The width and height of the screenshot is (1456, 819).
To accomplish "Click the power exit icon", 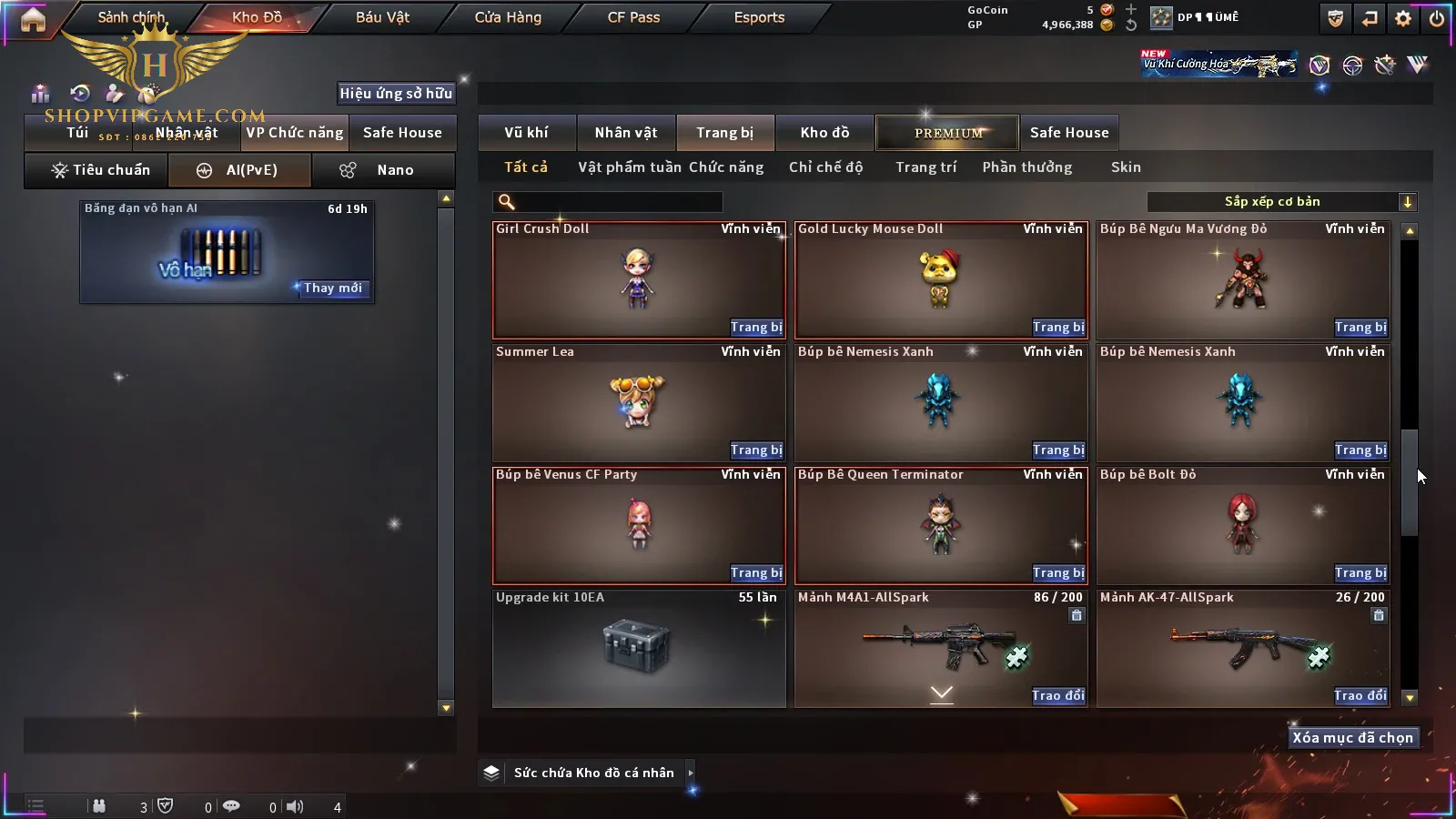I will (x=1437, y=18).
